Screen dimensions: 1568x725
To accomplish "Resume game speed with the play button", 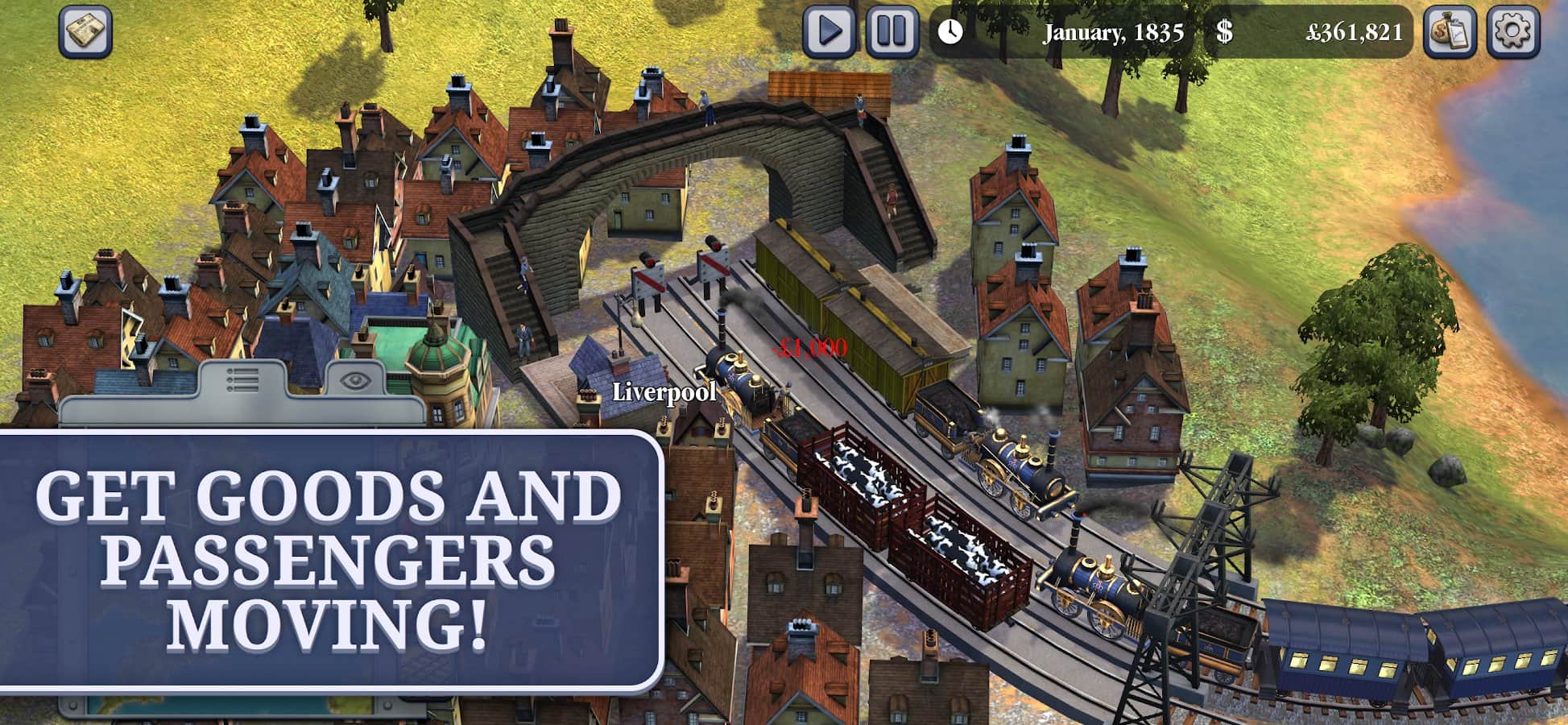I will click(829, 31).
